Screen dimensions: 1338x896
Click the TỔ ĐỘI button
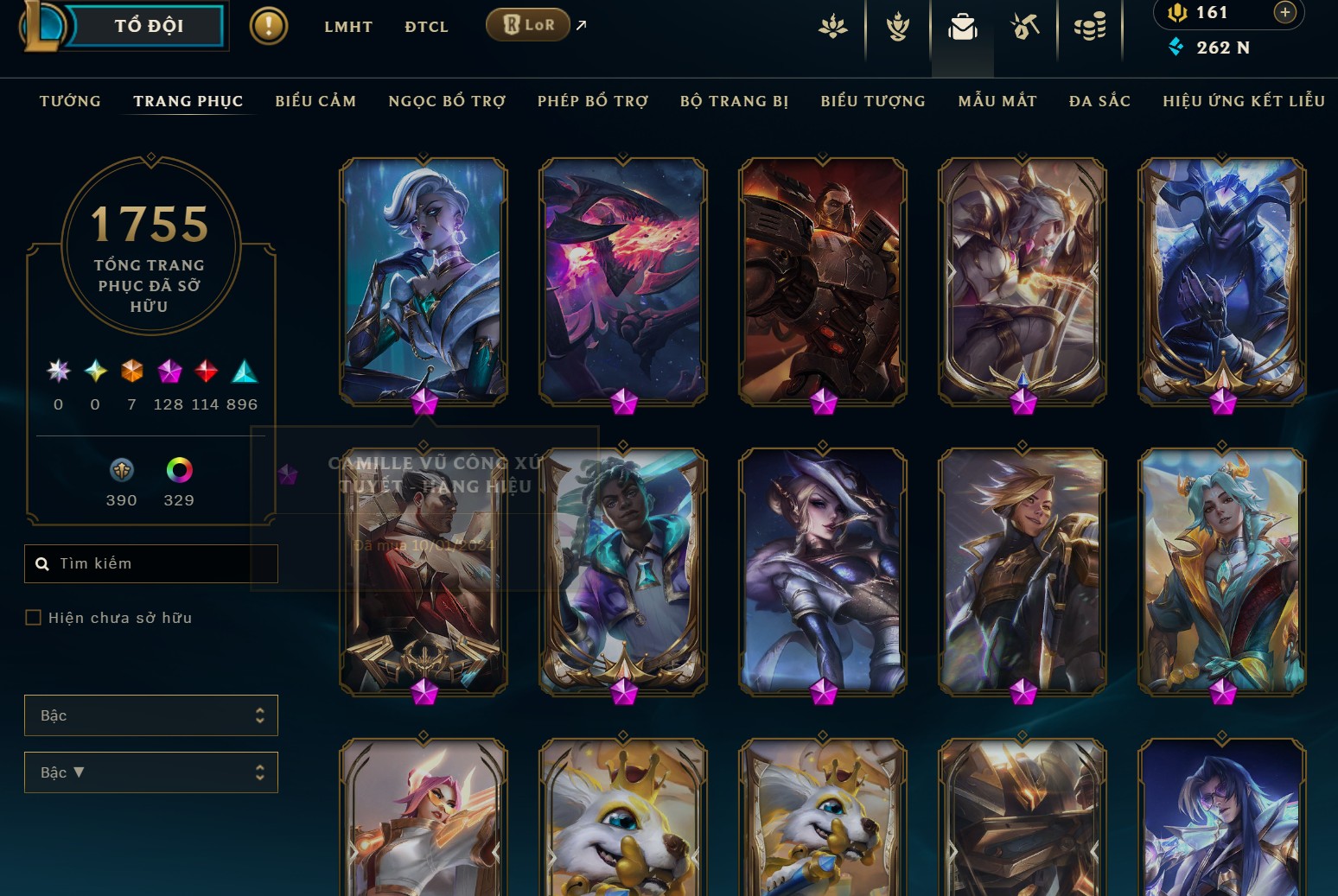click(x=150, y=26)
